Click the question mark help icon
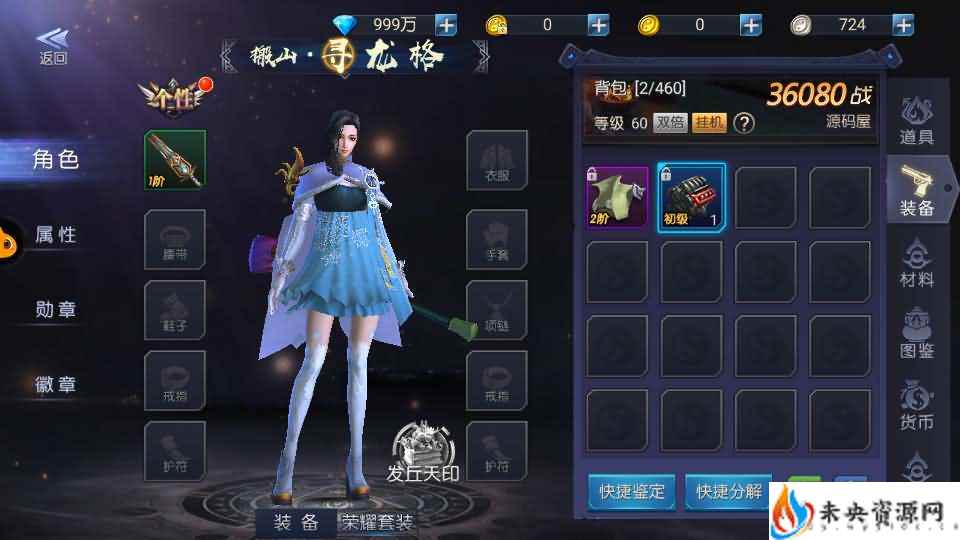 [x=743, y=123]
